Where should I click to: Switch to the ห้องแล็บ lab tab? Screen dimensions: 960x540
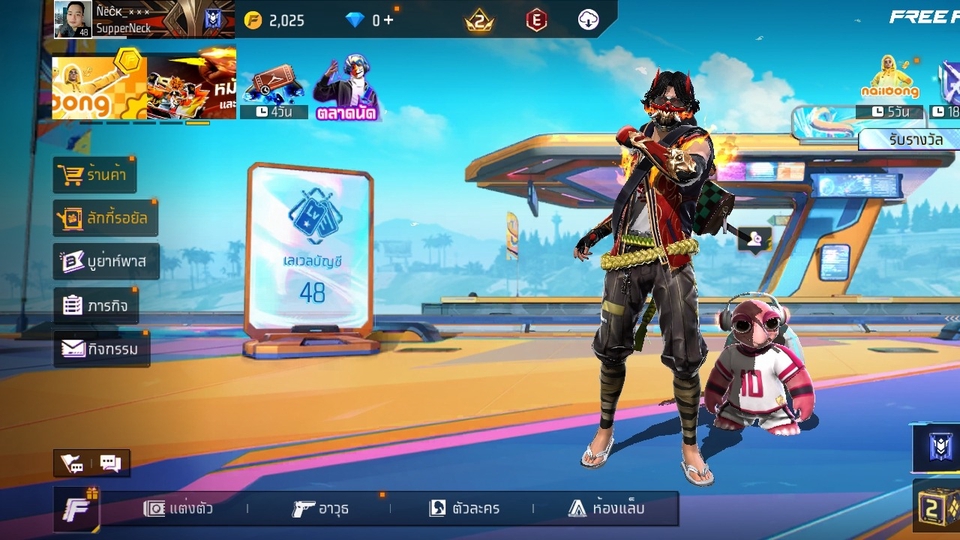(607, 508)
